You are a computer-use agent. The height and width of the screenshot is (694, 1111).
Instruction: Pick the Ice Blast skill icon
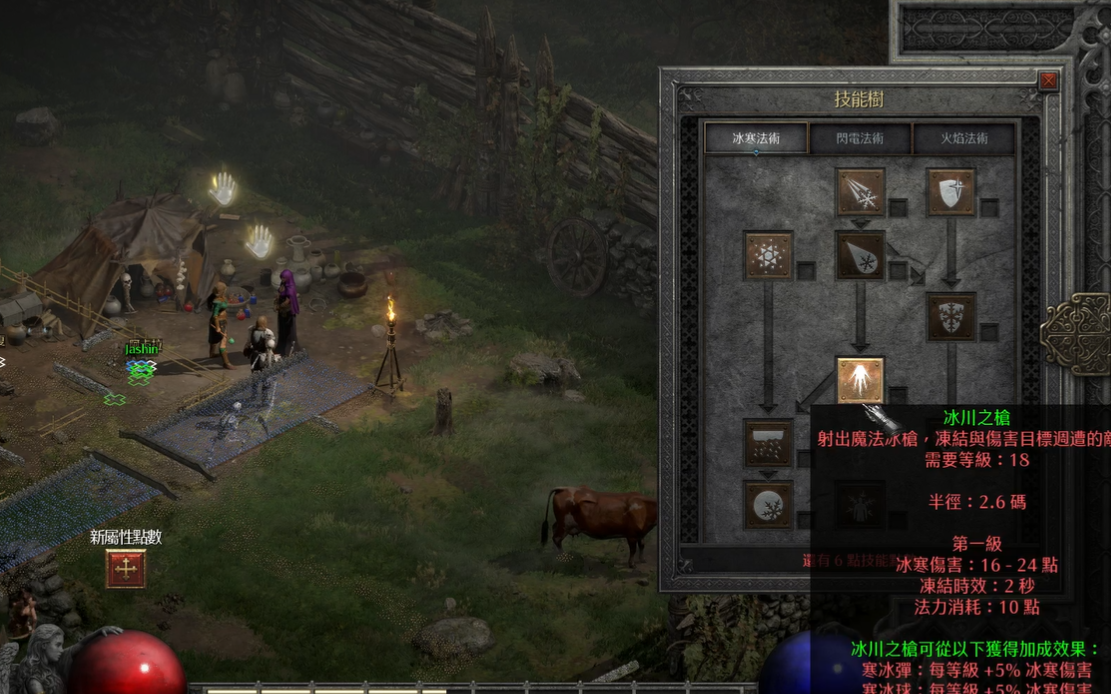[x=860, y=256]
